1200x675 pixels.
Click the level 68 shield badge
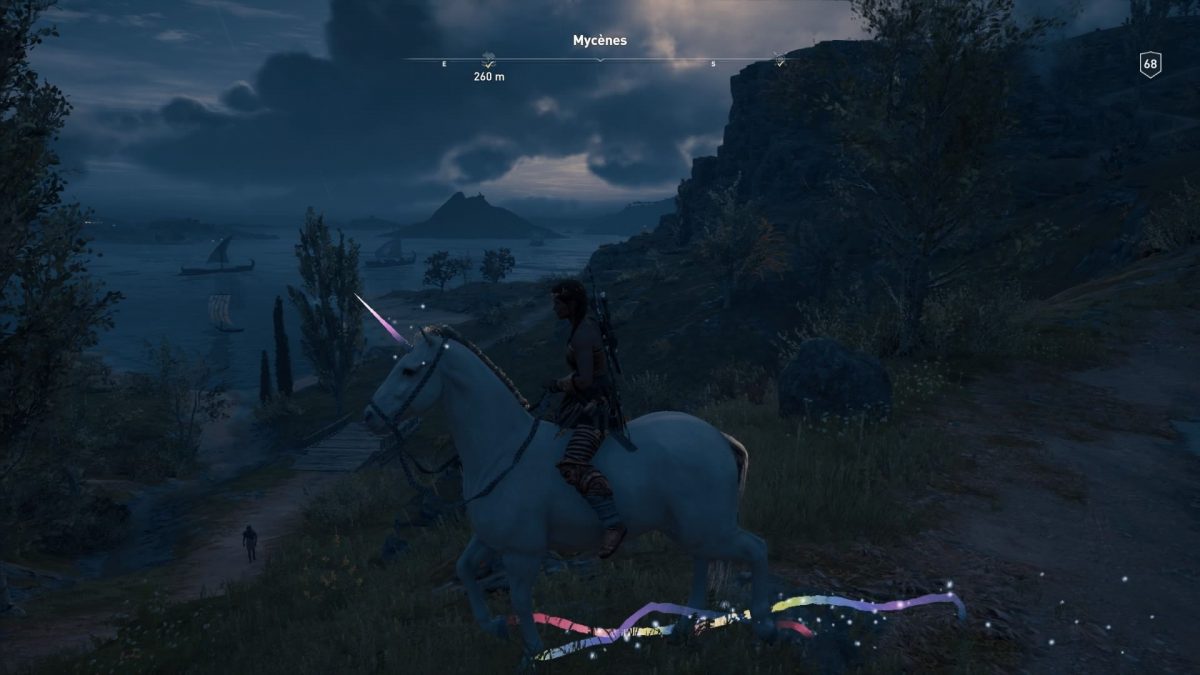coord(1150,65)
